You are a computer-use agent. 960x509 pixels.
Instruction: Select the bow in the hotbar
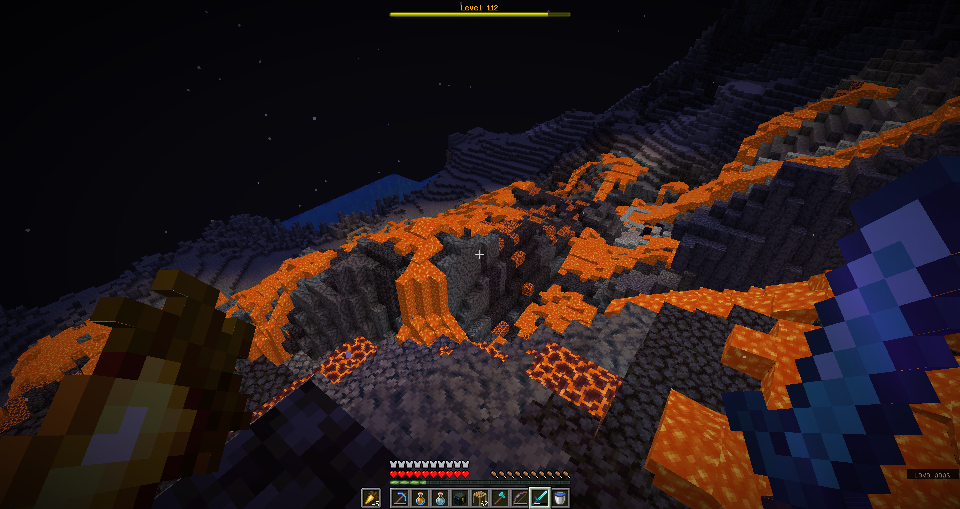[x=520, y=497]
